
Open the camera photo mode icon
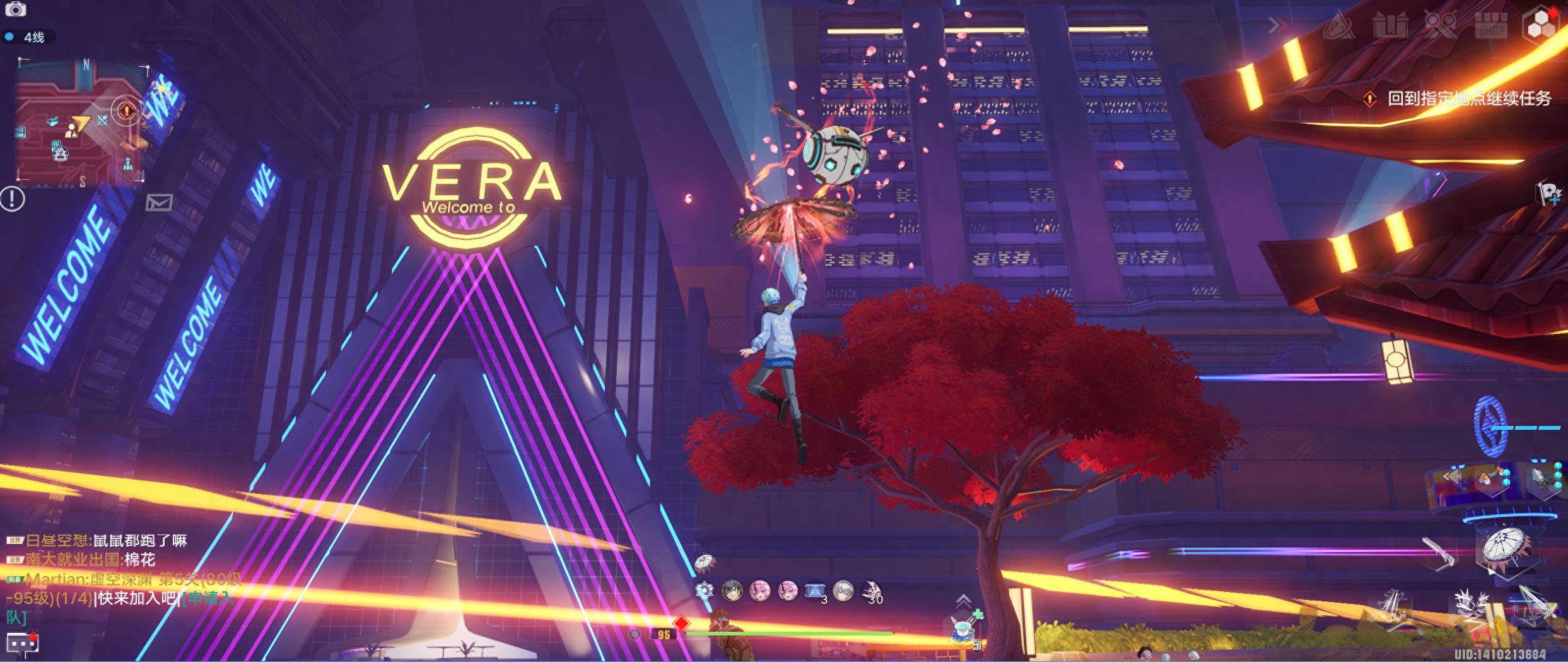point(15,9)
